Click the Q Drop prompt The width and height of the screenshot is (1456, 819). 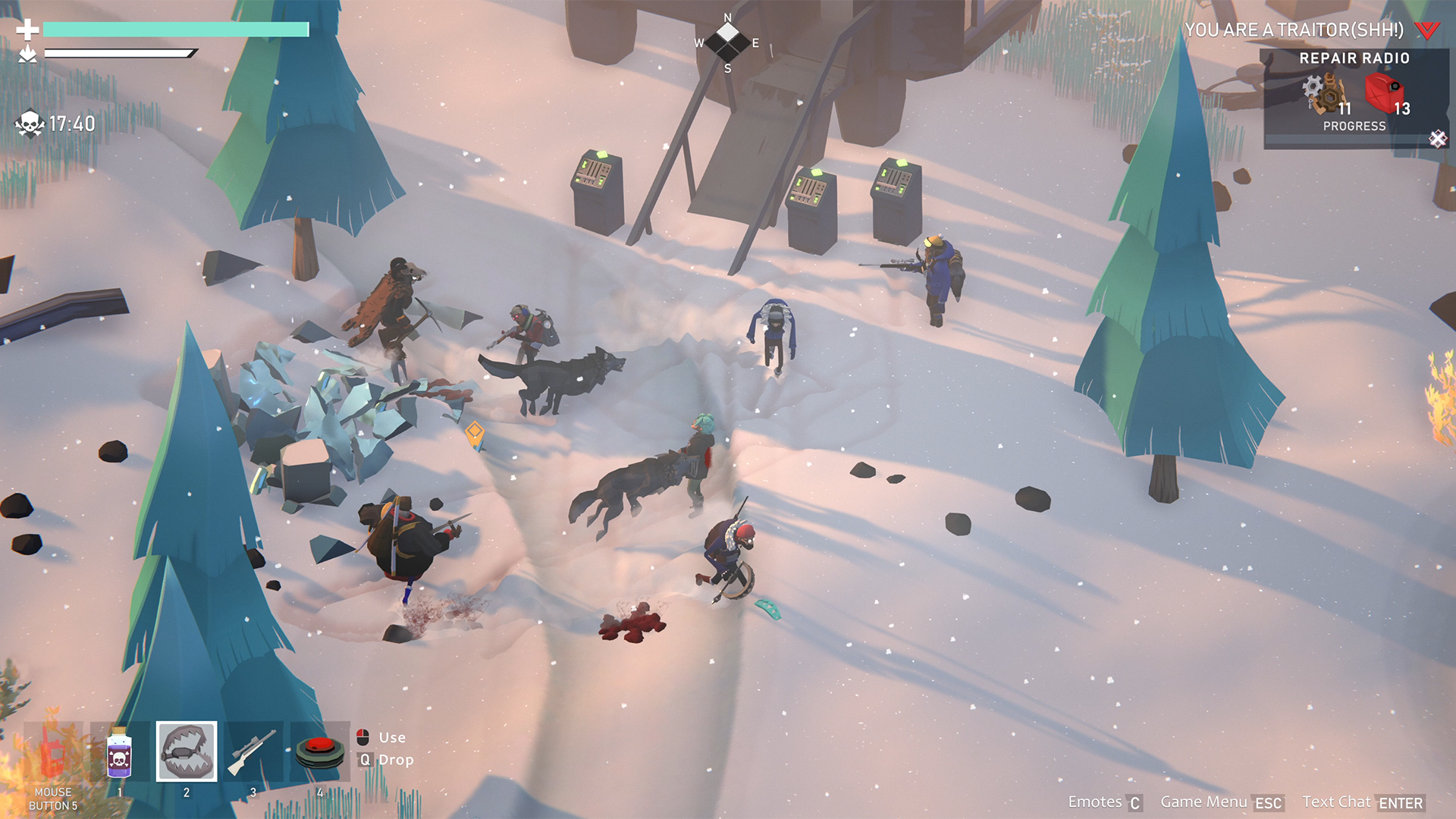(x=384, y=759)
